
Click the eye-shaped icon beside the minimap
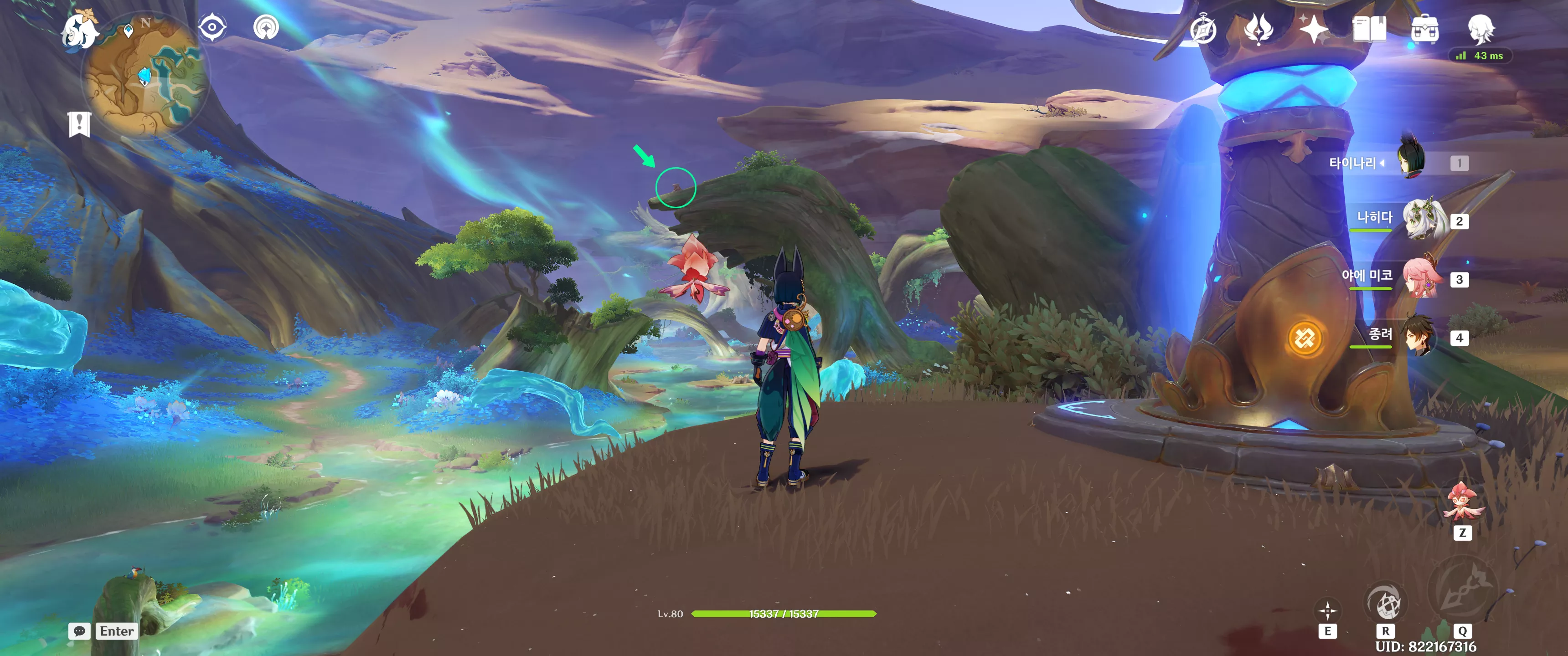tap(212, 27)
